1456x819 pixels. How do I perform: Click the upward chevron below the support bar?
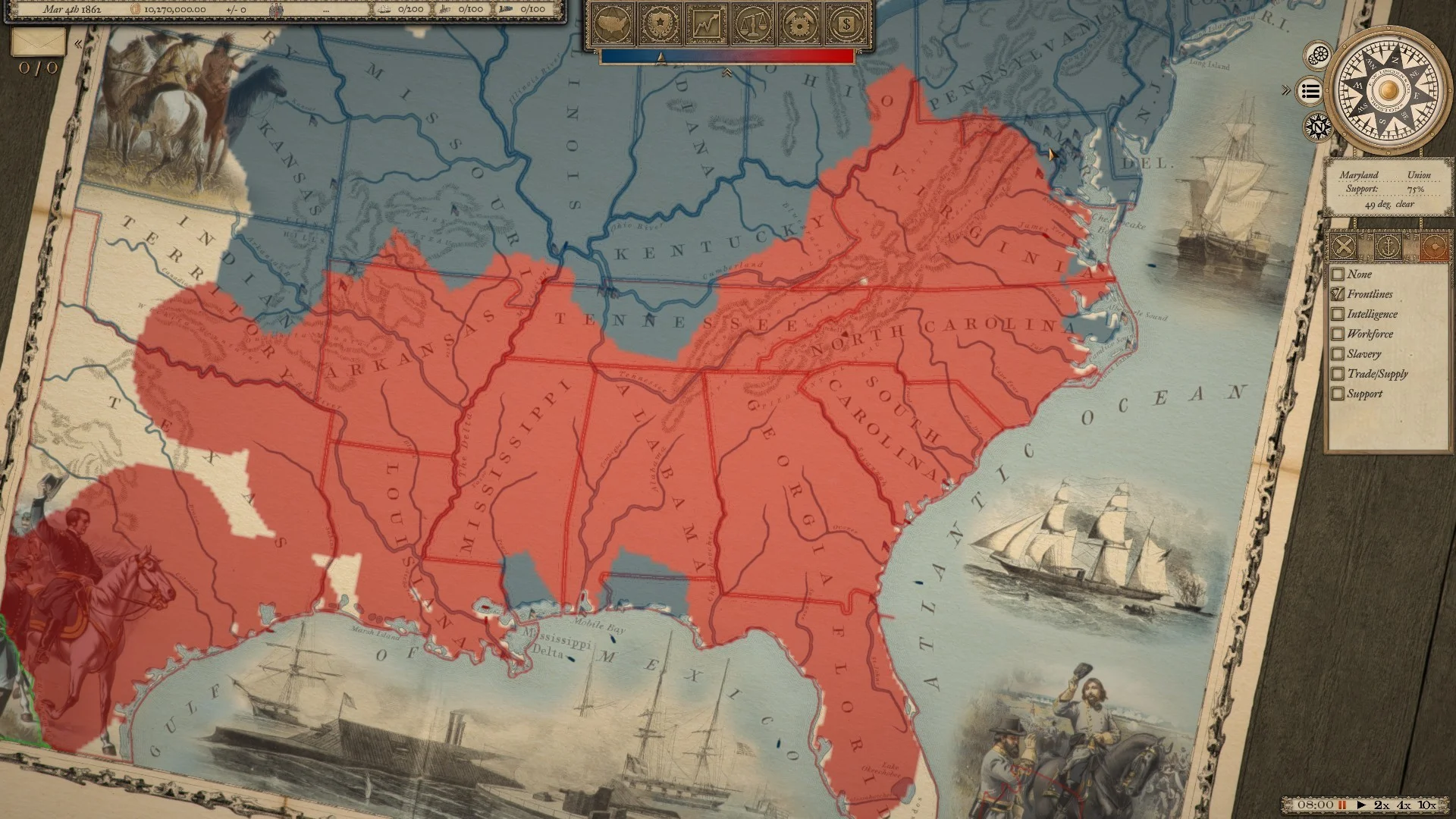(726, 72)
